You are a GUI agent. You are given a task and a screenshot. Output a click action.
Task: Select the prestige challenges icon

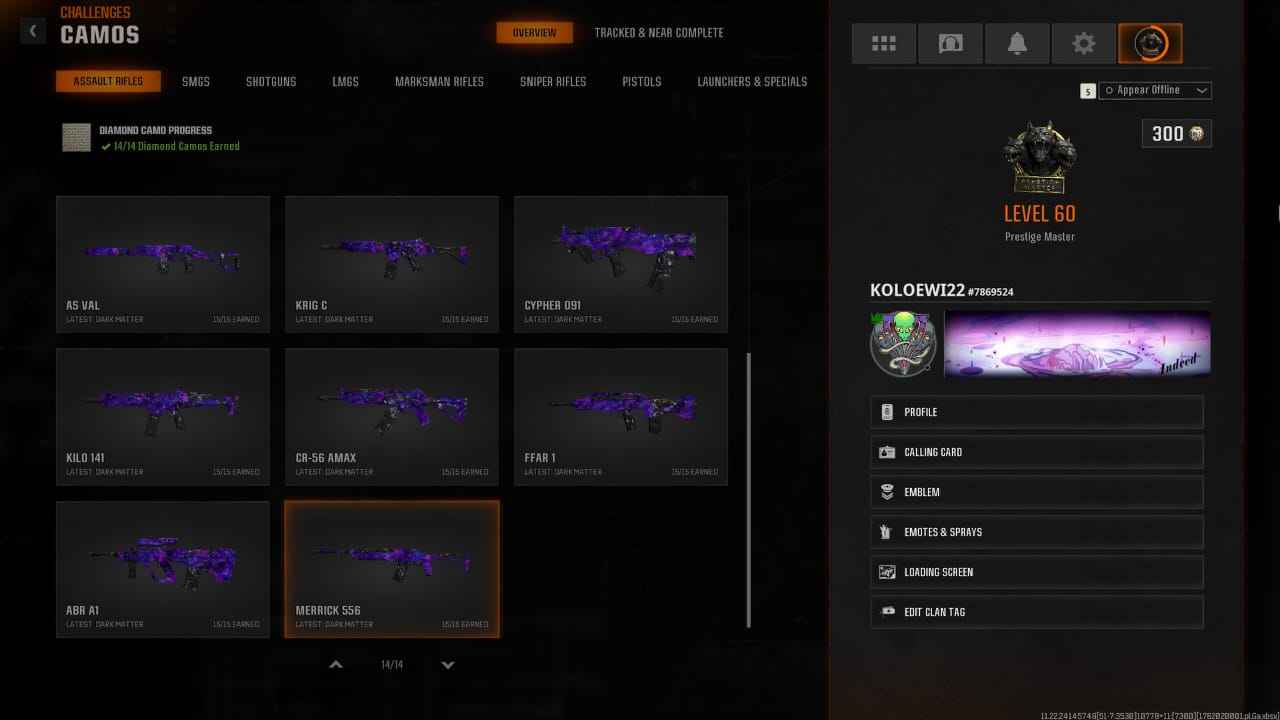(x=1150, y=43)
